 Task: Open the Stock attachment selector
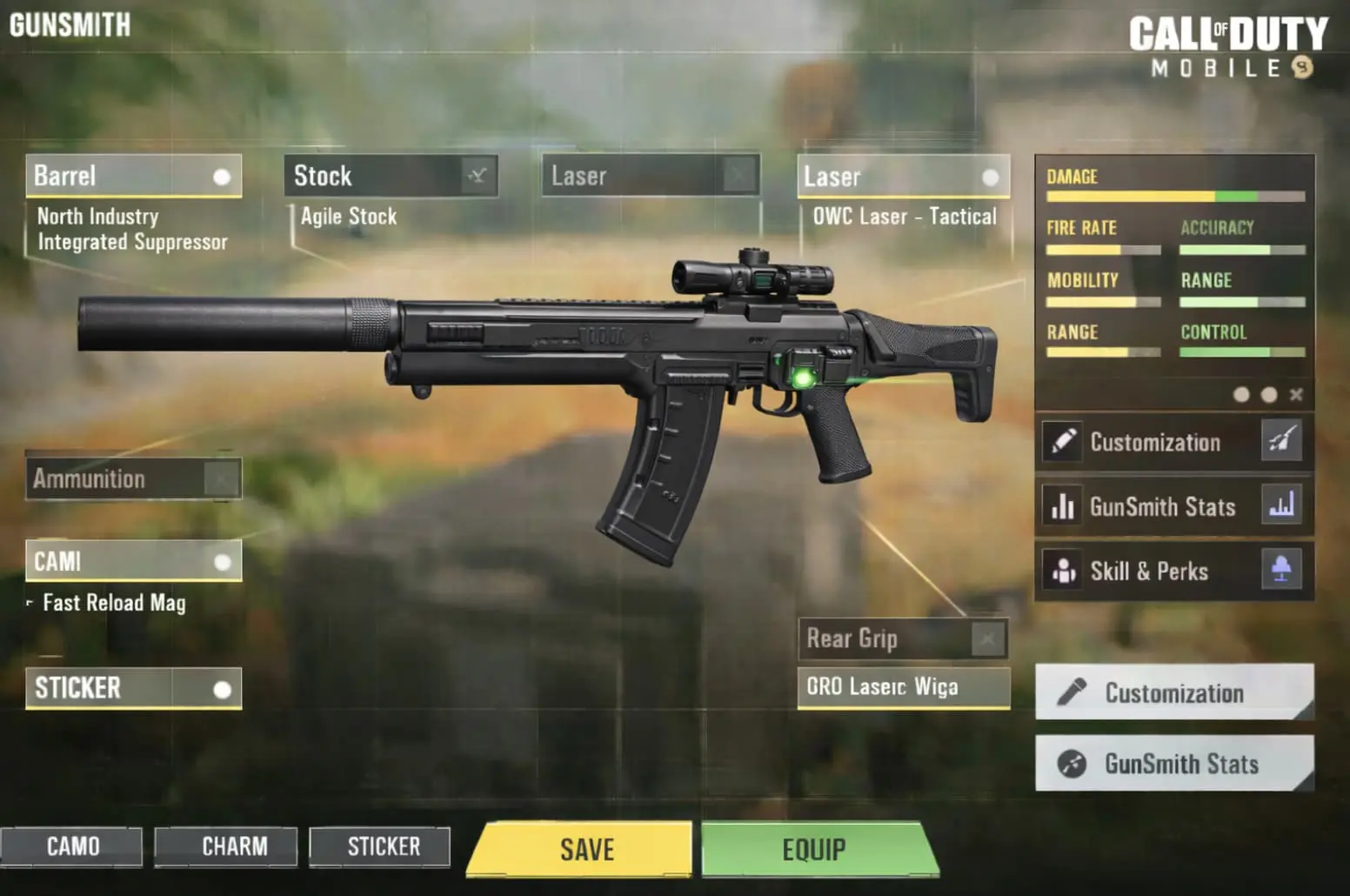coord(391,177)
